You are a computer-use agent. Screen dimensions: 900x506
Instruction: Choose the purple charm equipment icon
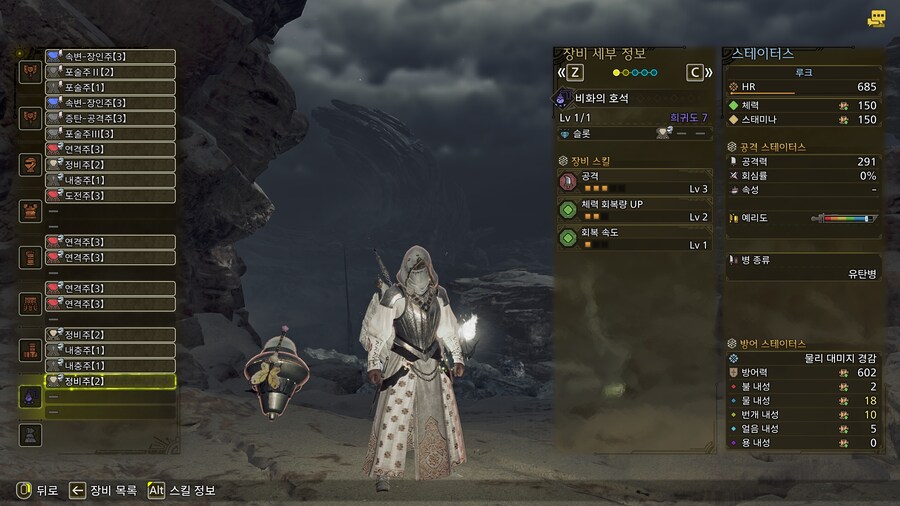pos(30,396)
